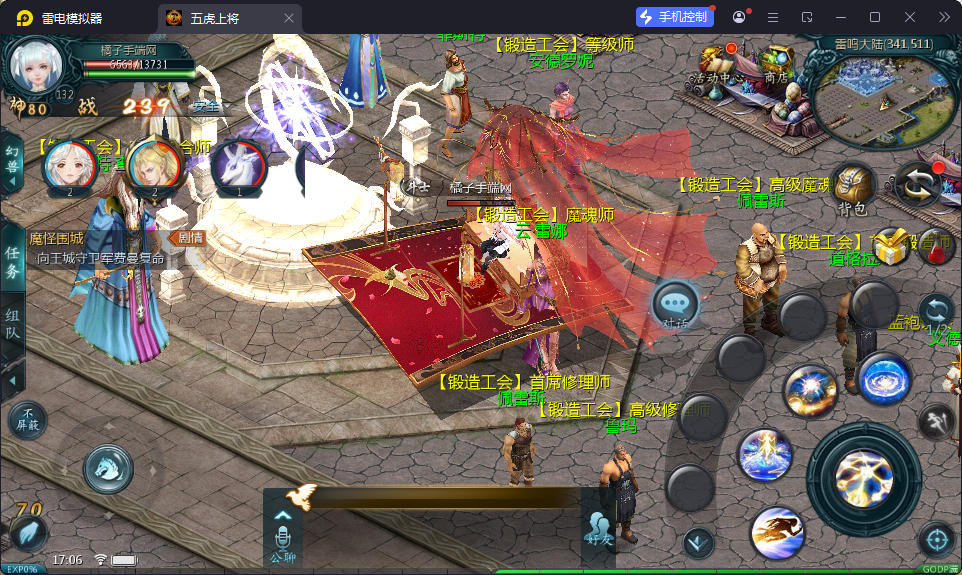This screenshot has width=962, height=575.
Task: Click the 手机控制 emulator button
Action: (674, 17)
